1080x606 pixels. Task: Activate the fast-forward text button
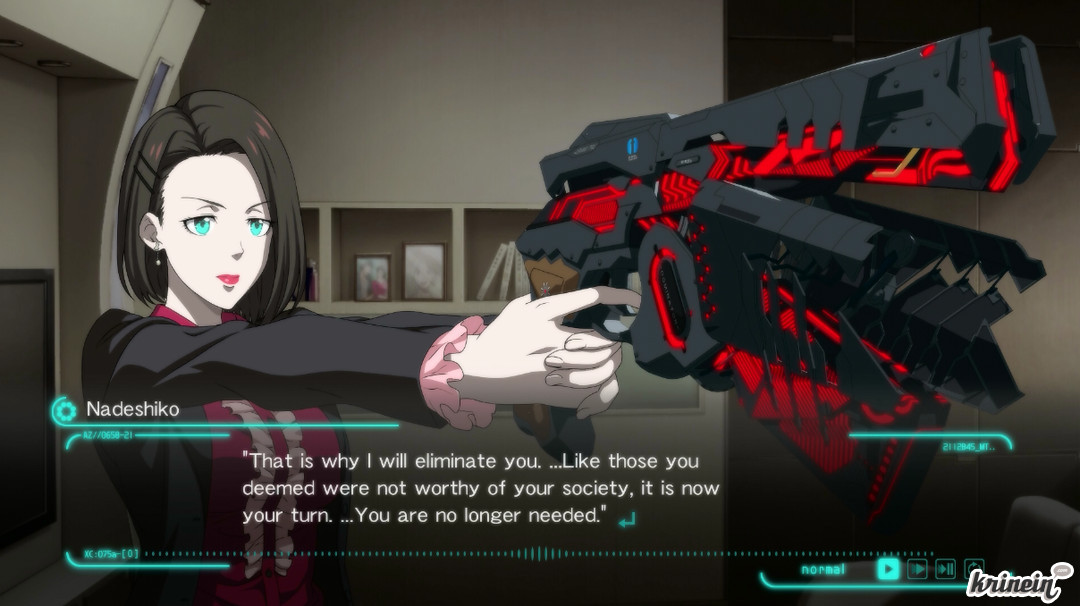tap(917, 569)
